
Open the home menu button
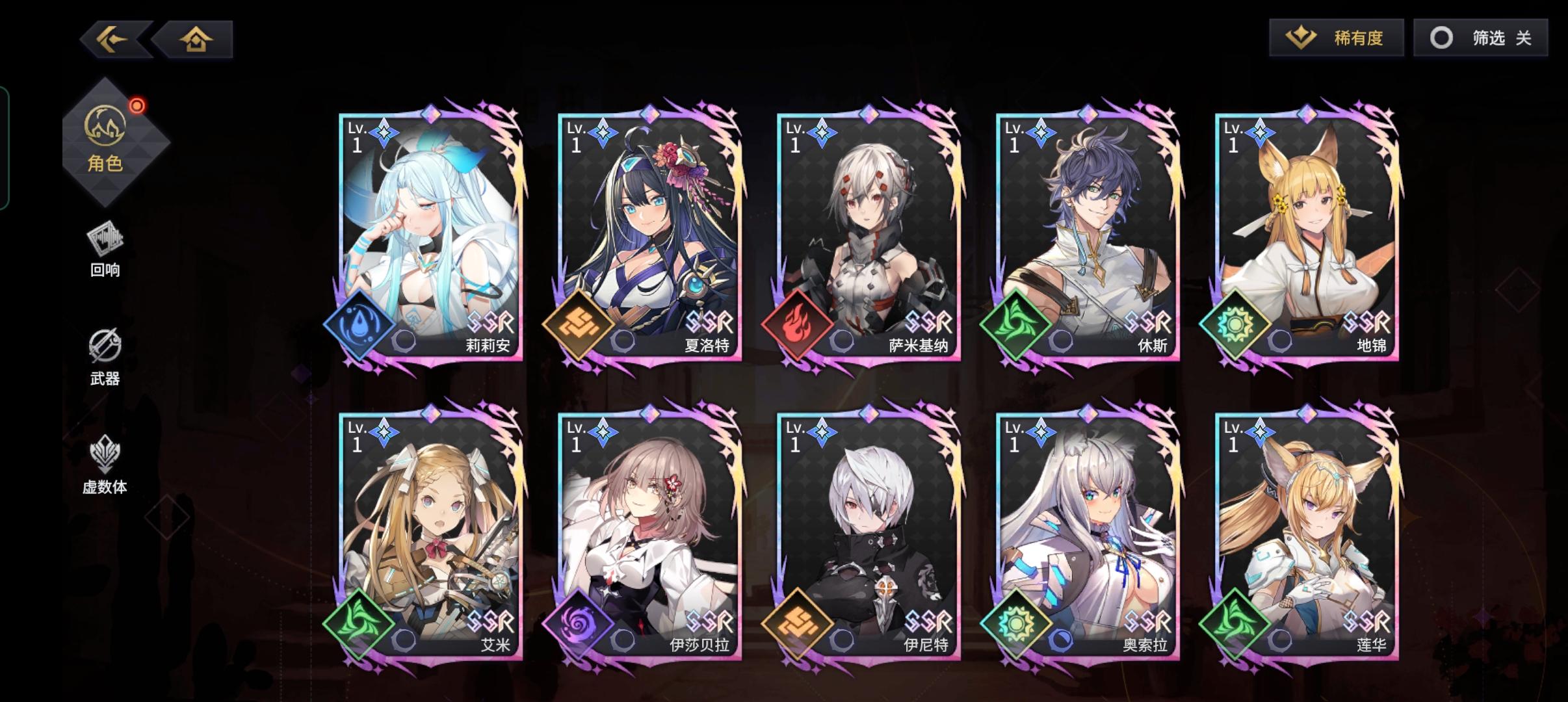pos(198,39)
